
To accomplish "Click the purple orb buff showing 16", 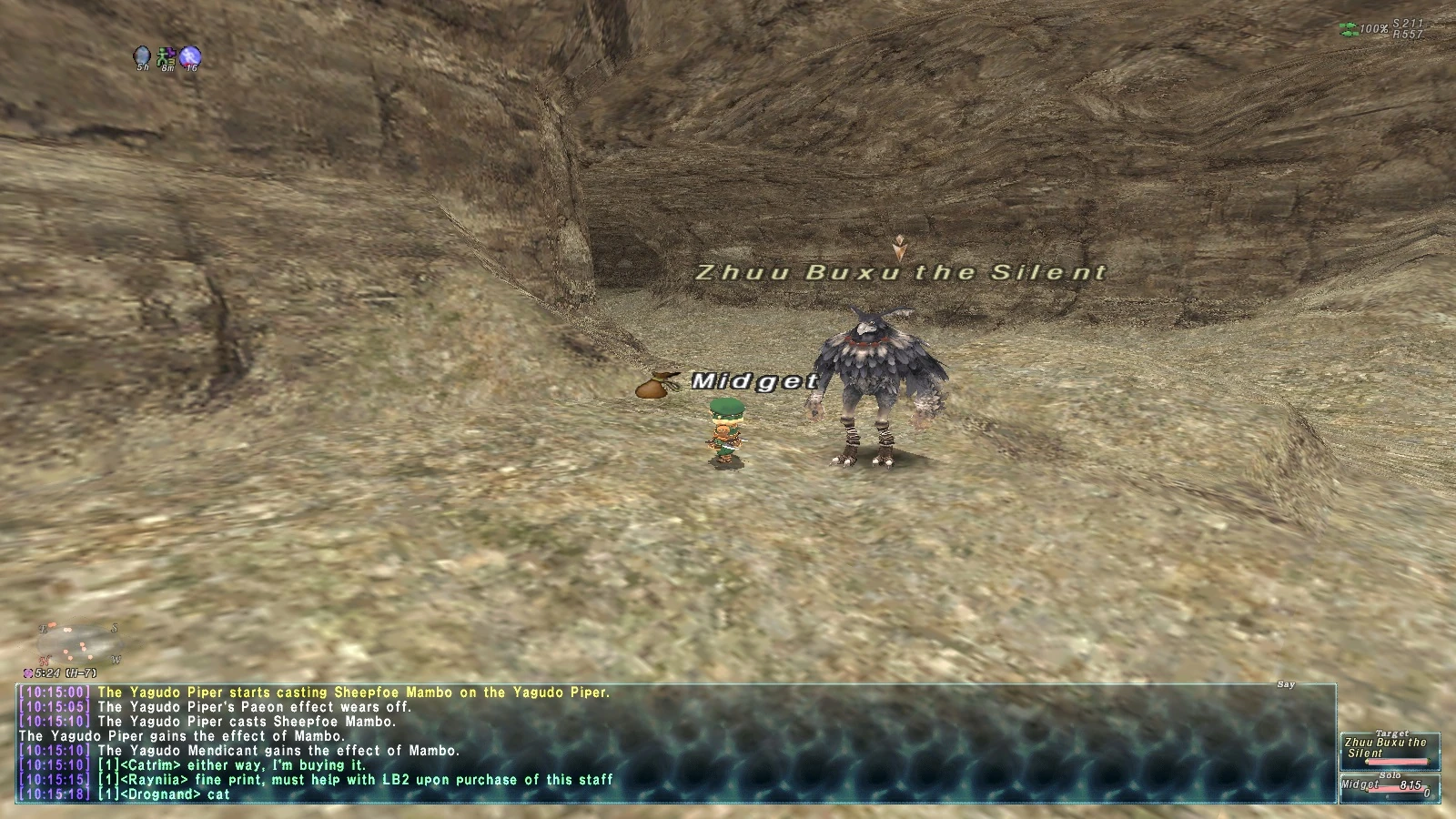I will tap(190, 55).
